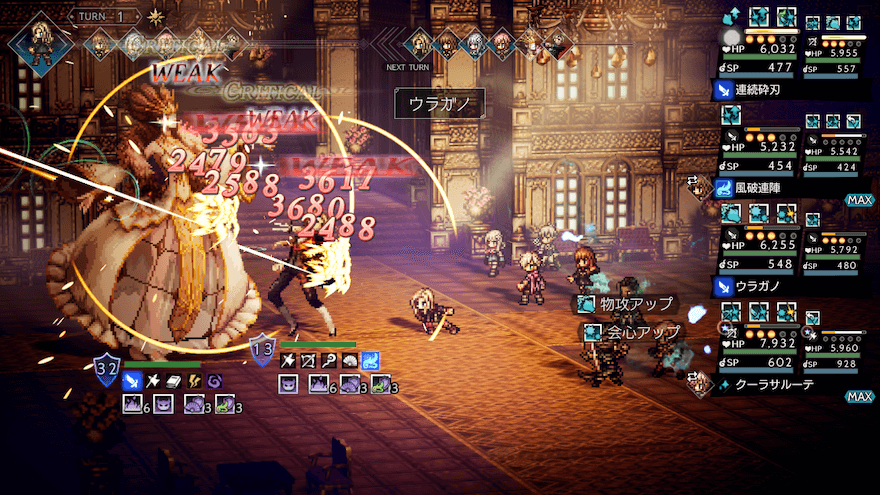Click the tome weakness icon
Viewport: 880px width, 495px height.
(172, 380)
